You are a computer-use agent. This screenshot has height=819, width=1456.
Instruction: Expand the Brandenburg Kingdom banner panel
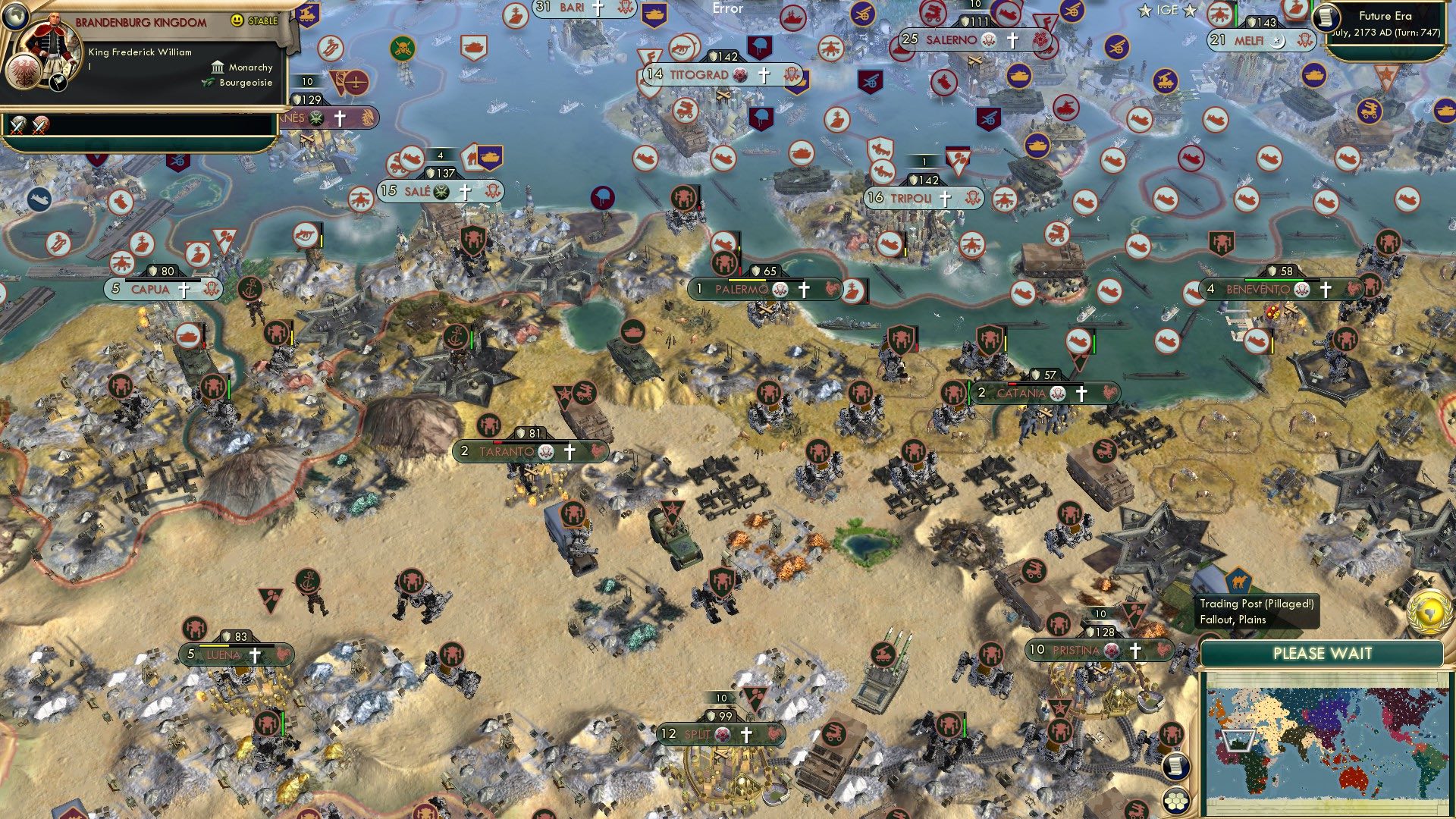pyautogui.click(x=140, y=22)
